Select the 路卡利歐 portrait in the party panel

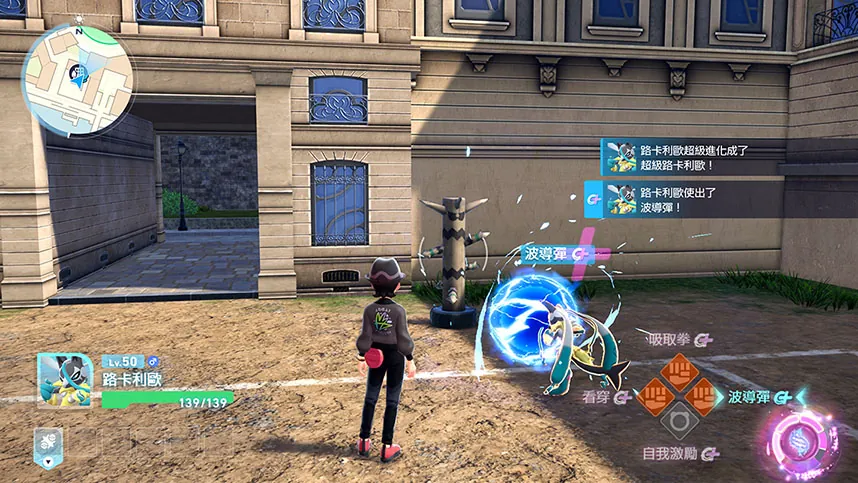click(x=65, y=380)
